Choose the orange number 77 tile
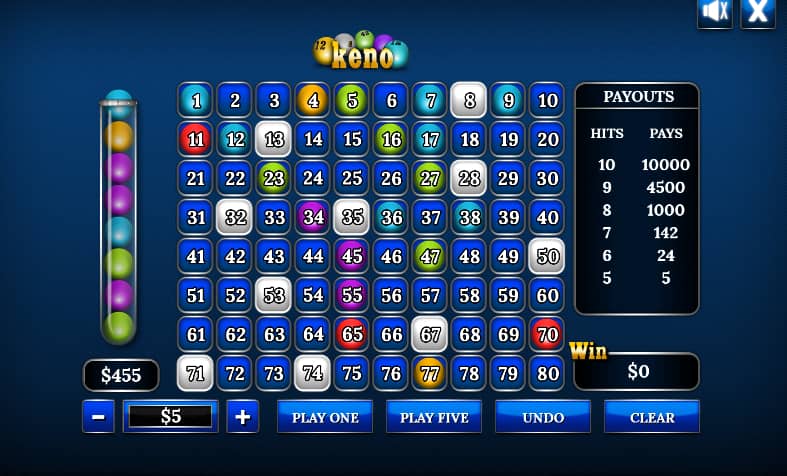Image resolution: width=787 pixels, height=476 pixels. point(430,373)
